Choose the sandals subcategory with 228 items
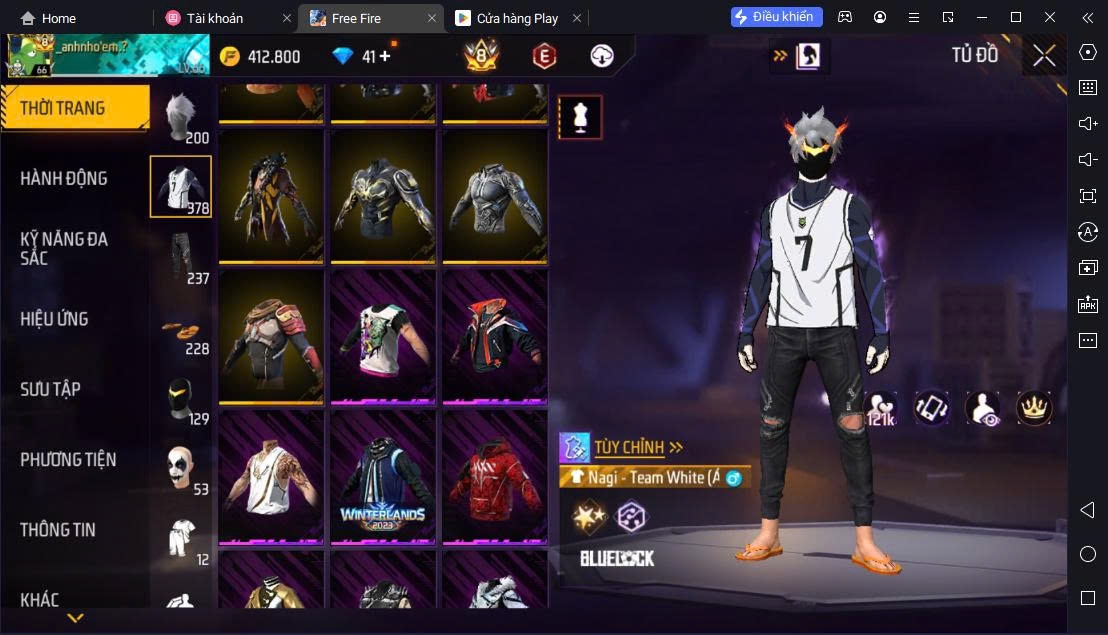This screenshot has height=635, width=1108. [181, 330]
